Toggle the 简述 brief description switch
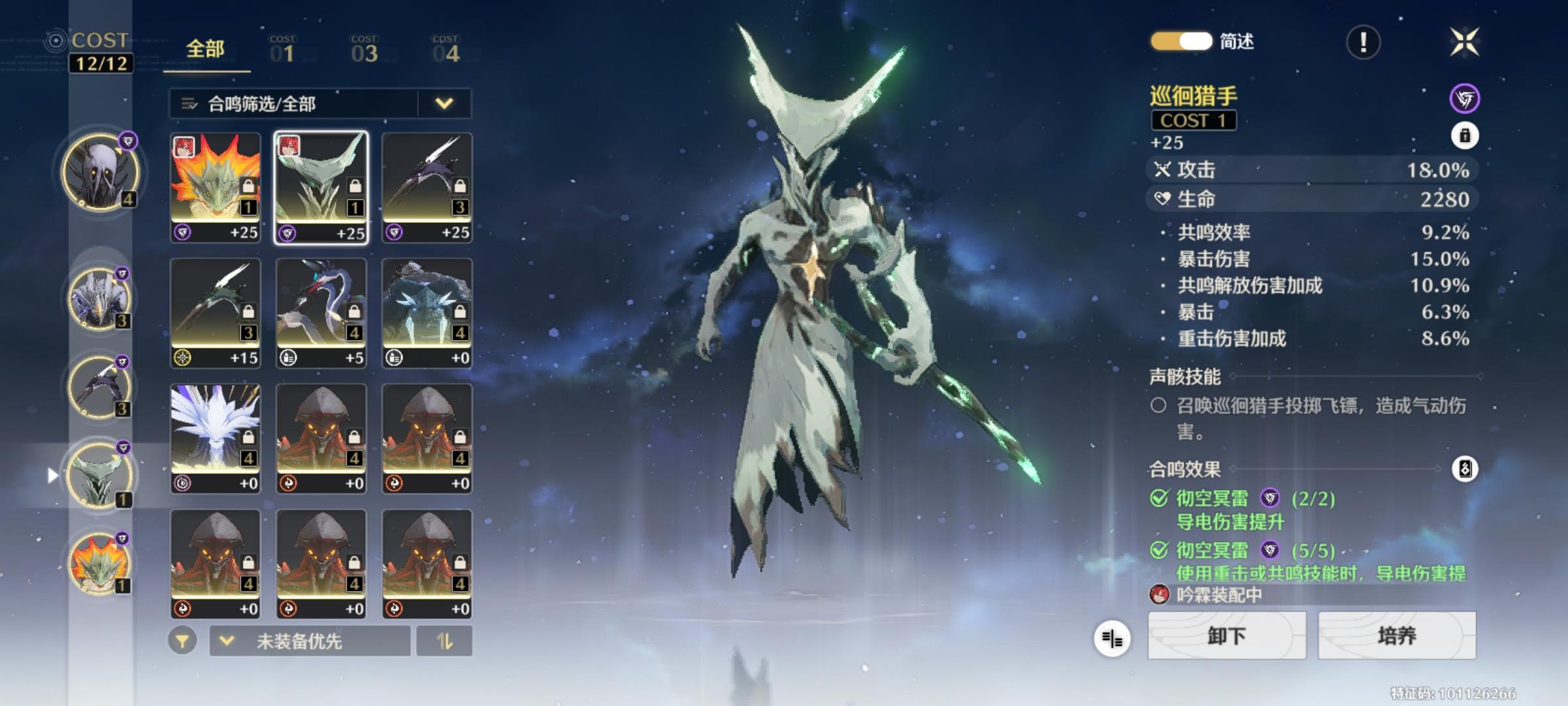The image size is (1568, 706). point(1181,41)
